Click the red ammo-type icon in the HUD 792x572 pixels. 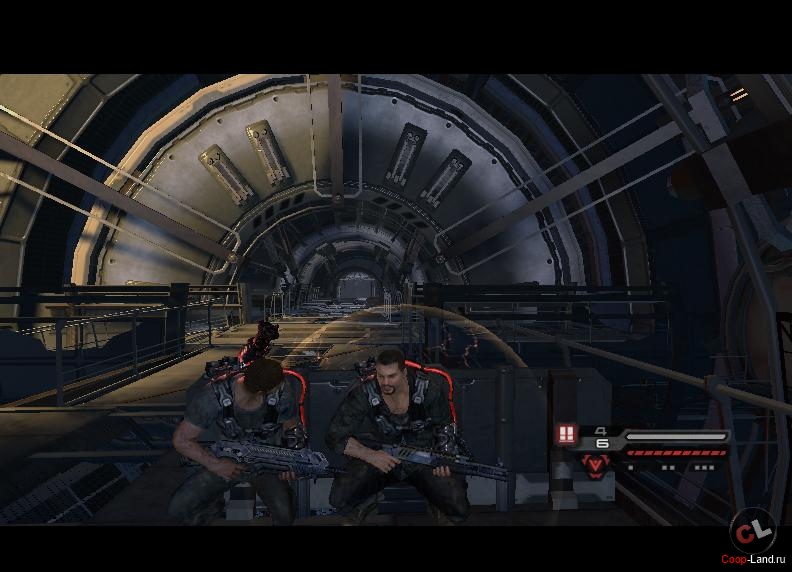(x=567, y=435)
